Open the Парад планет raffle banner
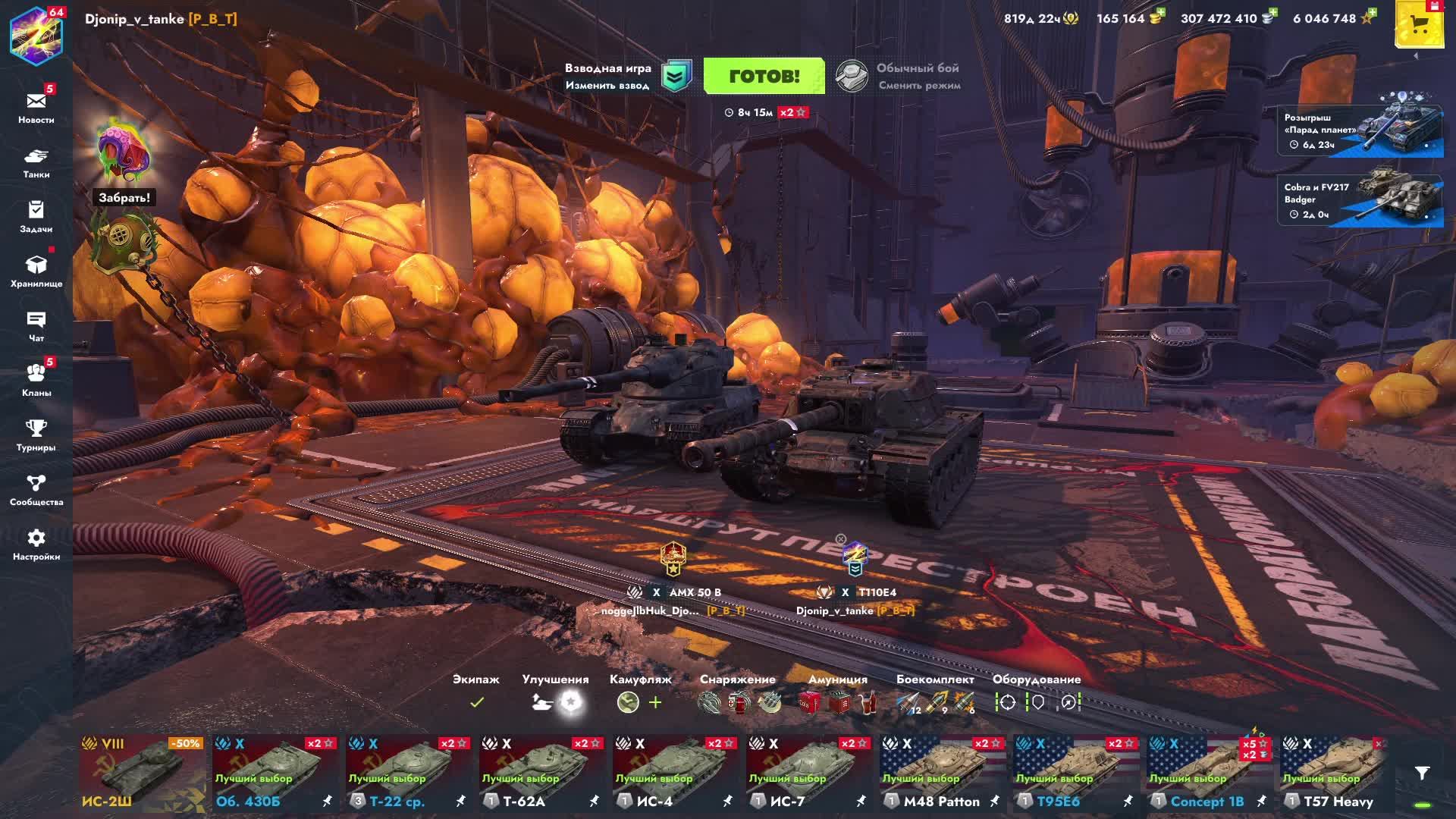 (1360, 131)
